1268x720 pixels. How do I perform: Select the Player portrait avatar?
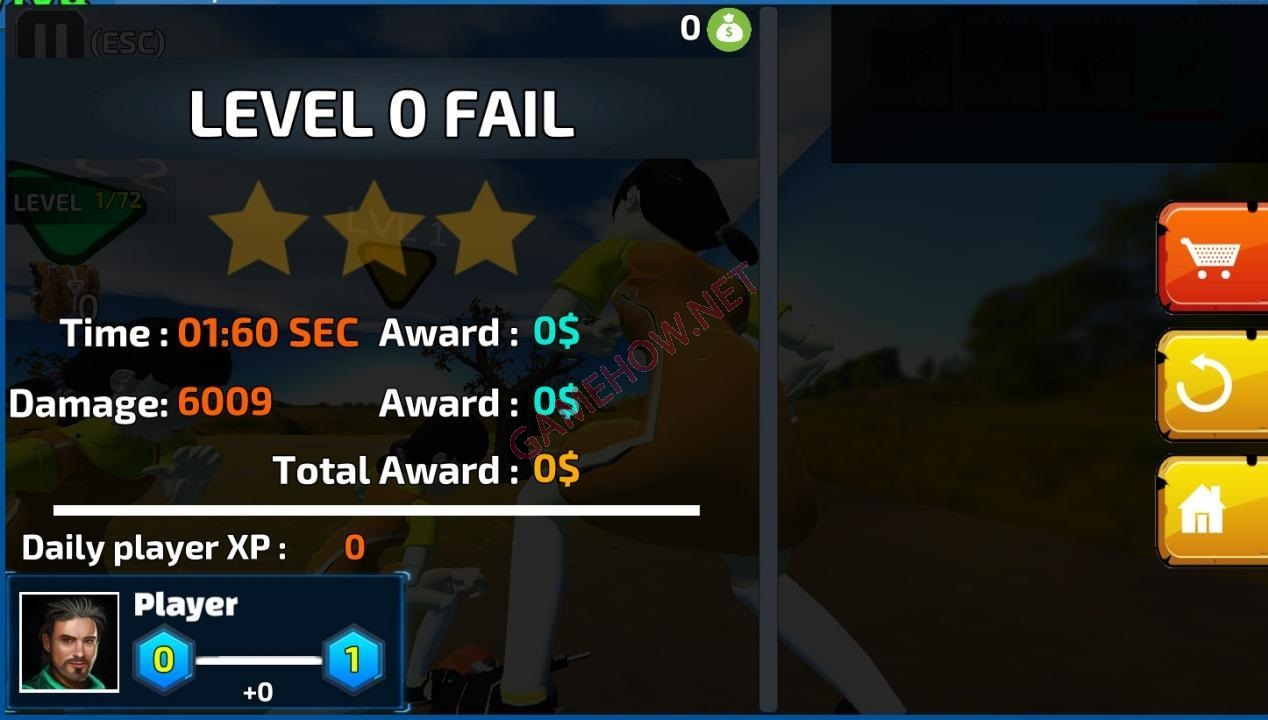[69, 642]
